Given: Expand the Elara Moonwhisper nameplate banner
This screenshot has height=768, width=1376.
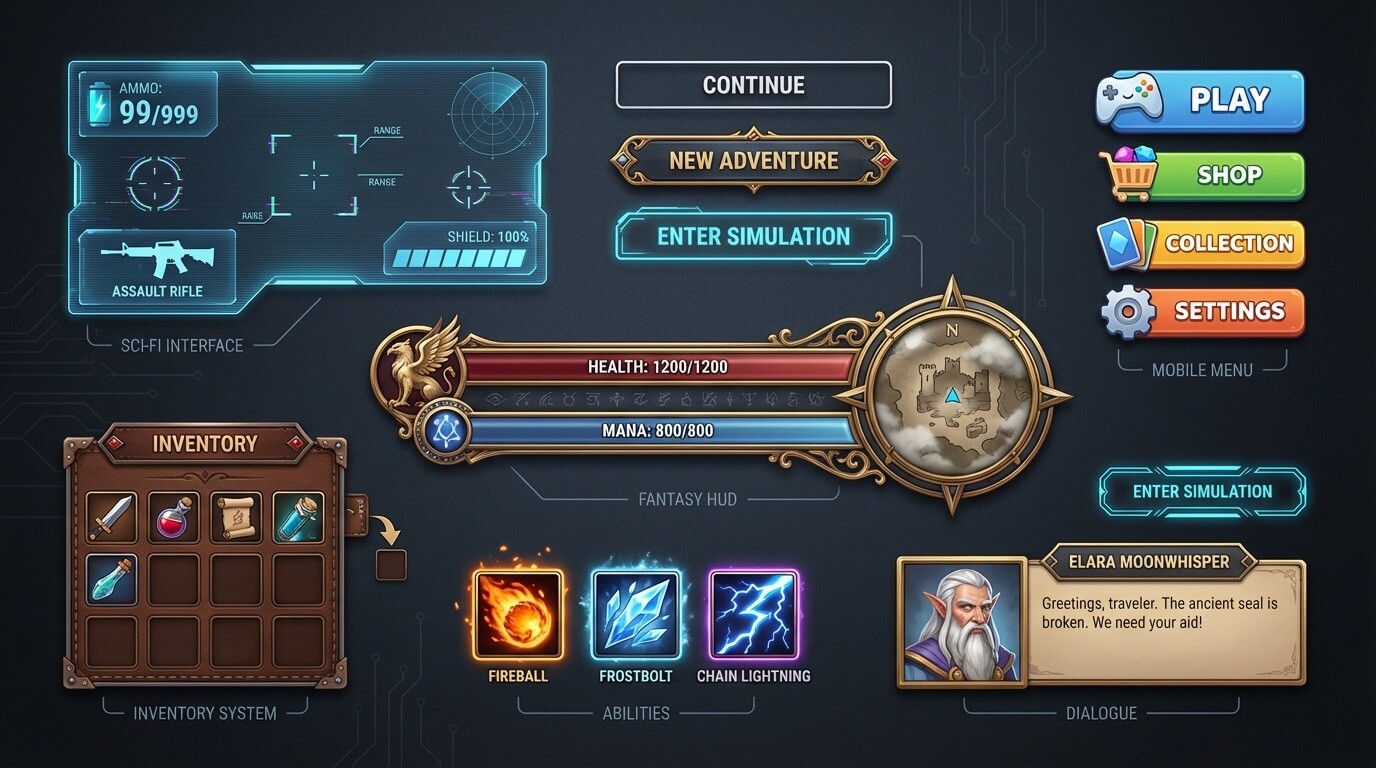Looking at the screenshot, I should [x=1148, y=562].
